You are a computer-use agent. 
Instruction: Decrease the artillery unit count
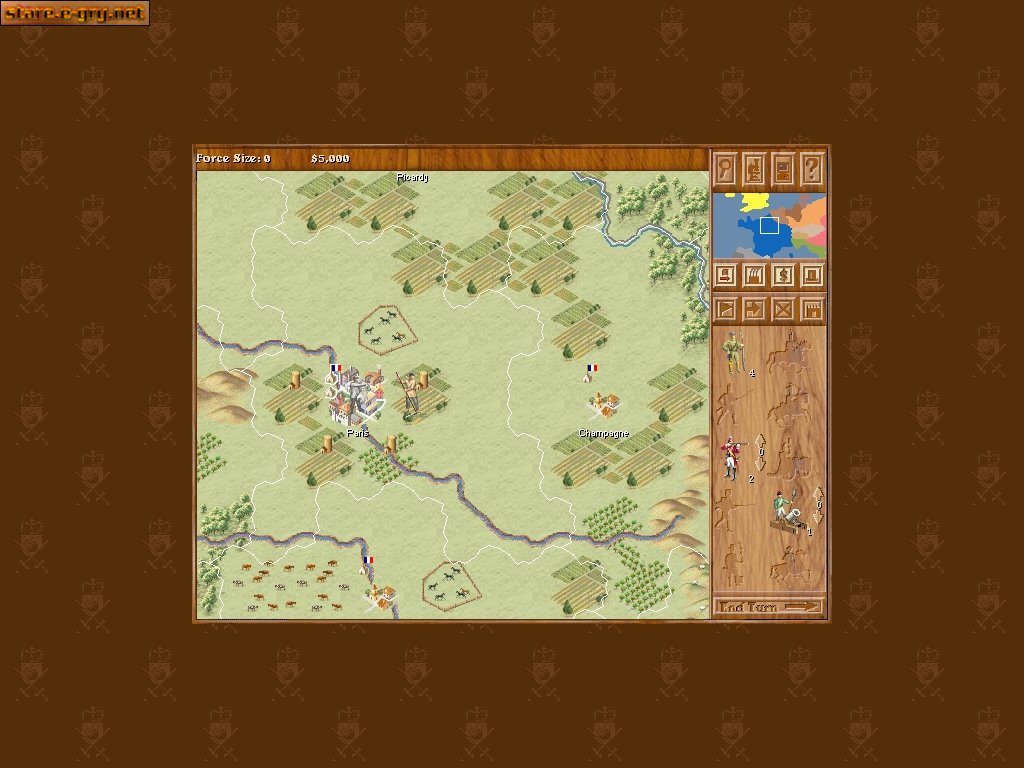818,518
